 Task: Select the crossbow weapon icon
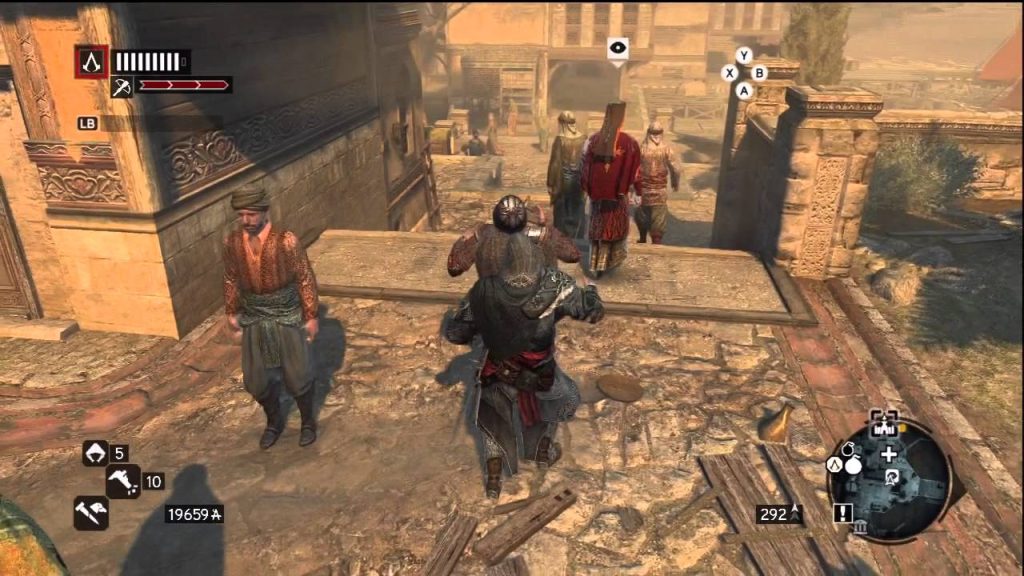click(x=121, y=88)
